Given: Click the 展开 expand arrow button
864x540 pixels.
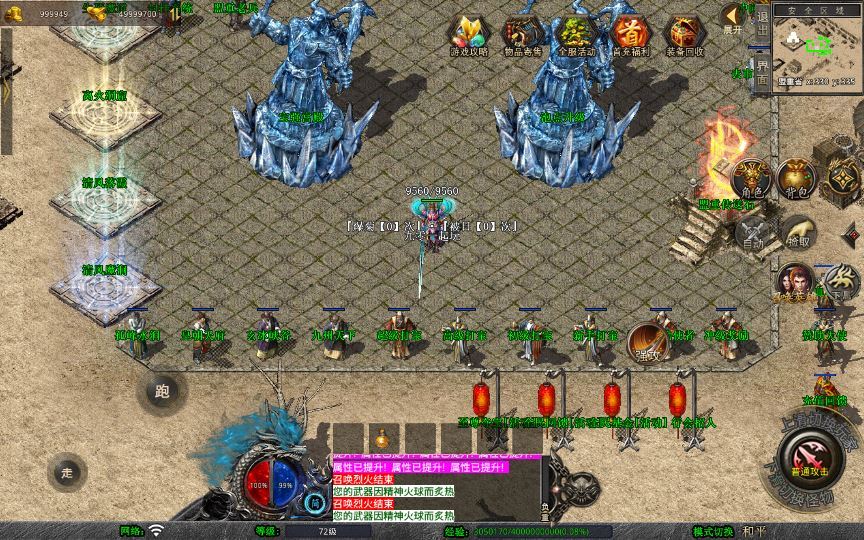Looking at the screenshot, I should pos(733,18).
